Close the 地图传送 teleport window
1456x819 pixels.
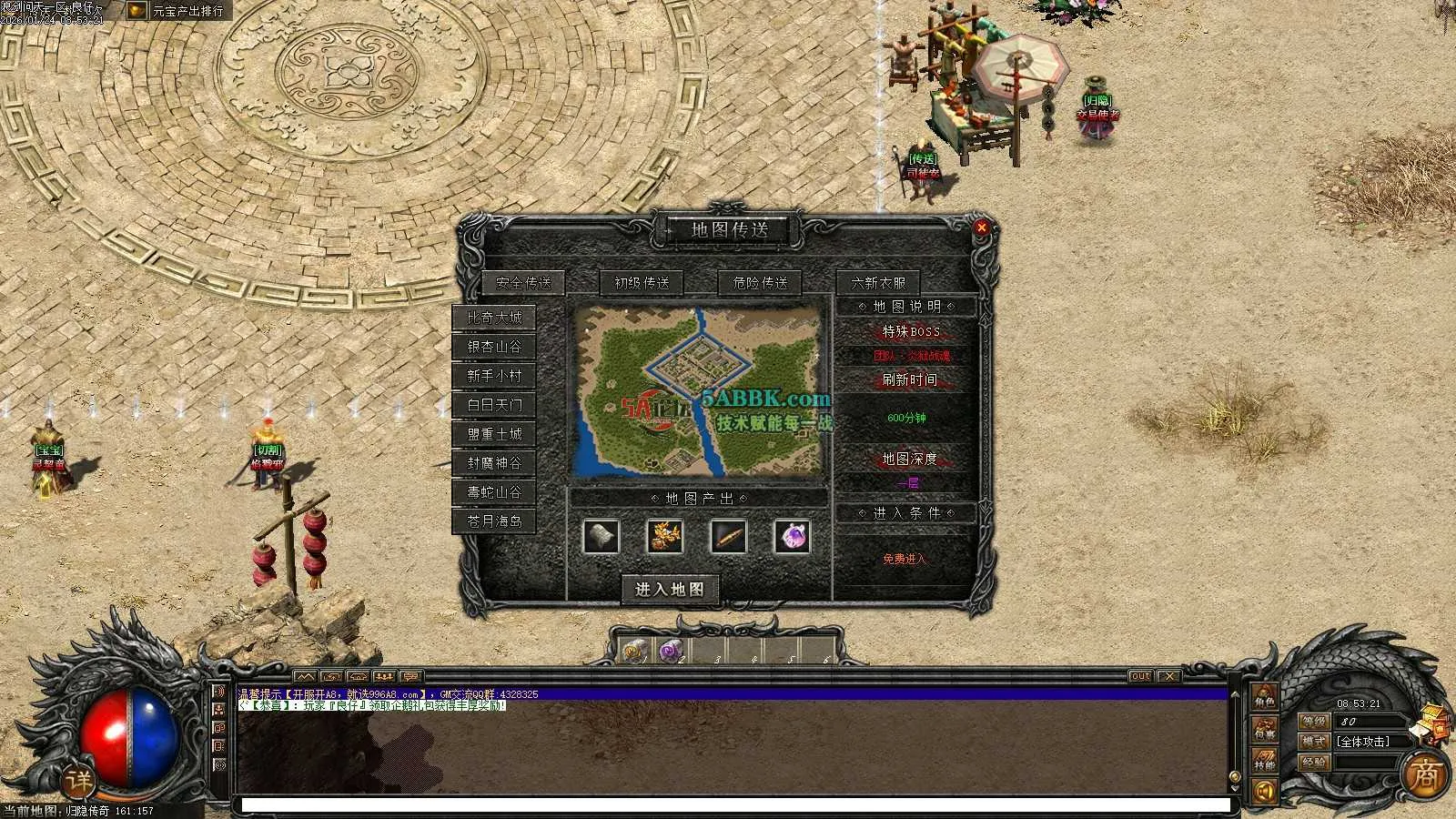[x=981, y=227]
